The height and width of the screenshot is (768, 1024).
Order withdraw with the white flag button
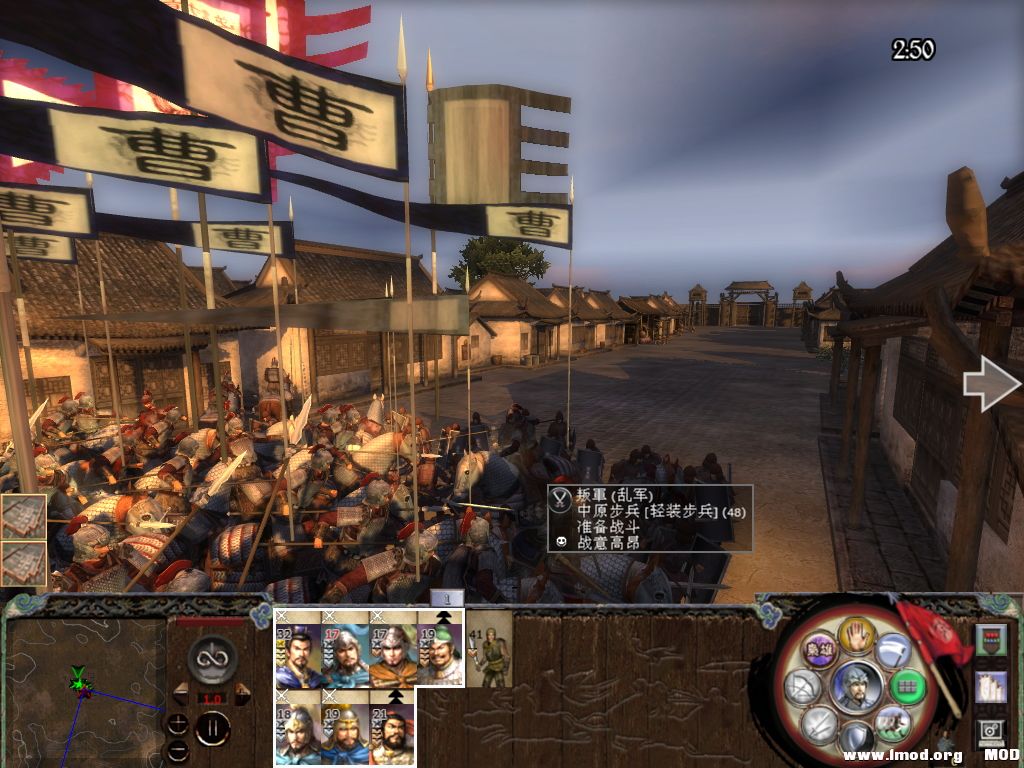point(893,650)
